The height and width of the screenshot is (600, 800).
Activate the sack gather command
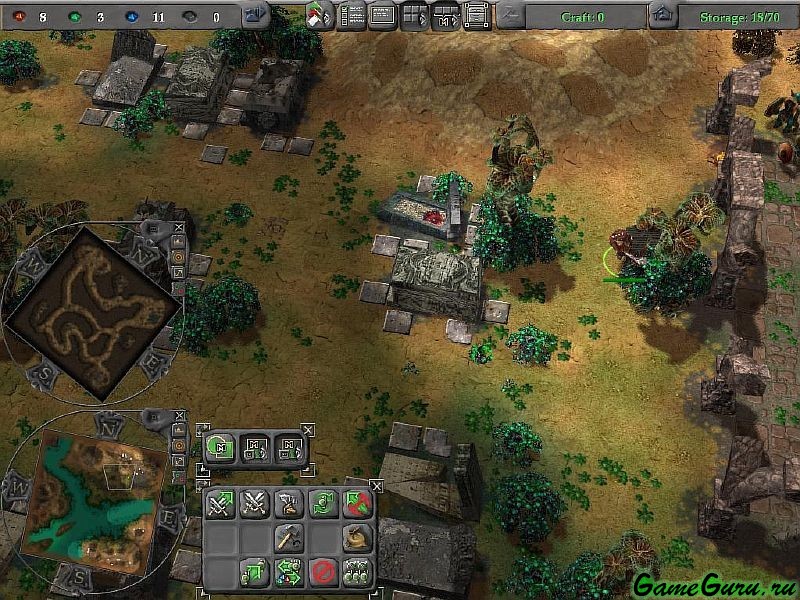(357, 538)
